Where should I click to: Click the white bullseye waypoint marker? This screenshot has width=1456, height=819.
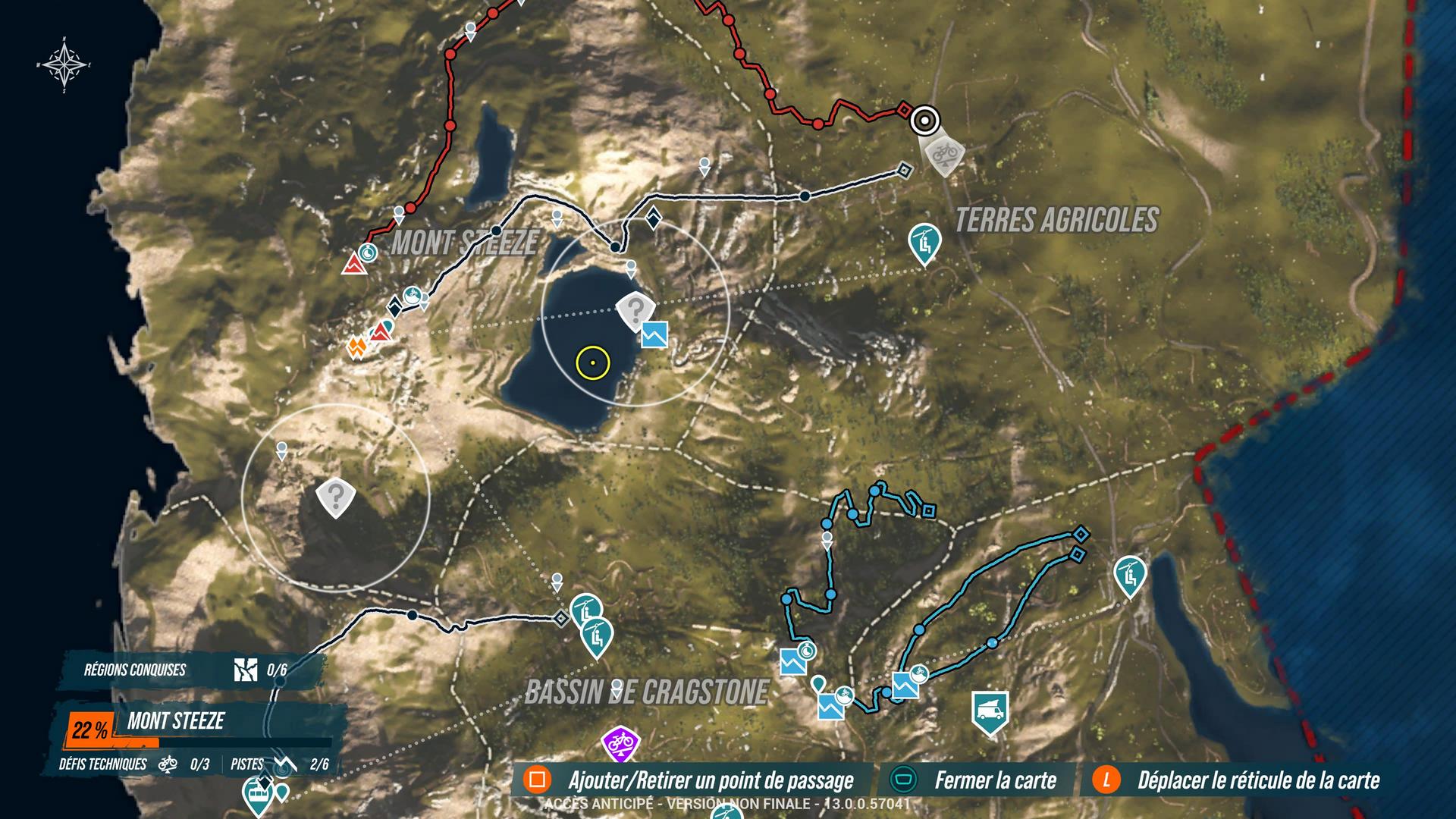click(x=924, y=120)
